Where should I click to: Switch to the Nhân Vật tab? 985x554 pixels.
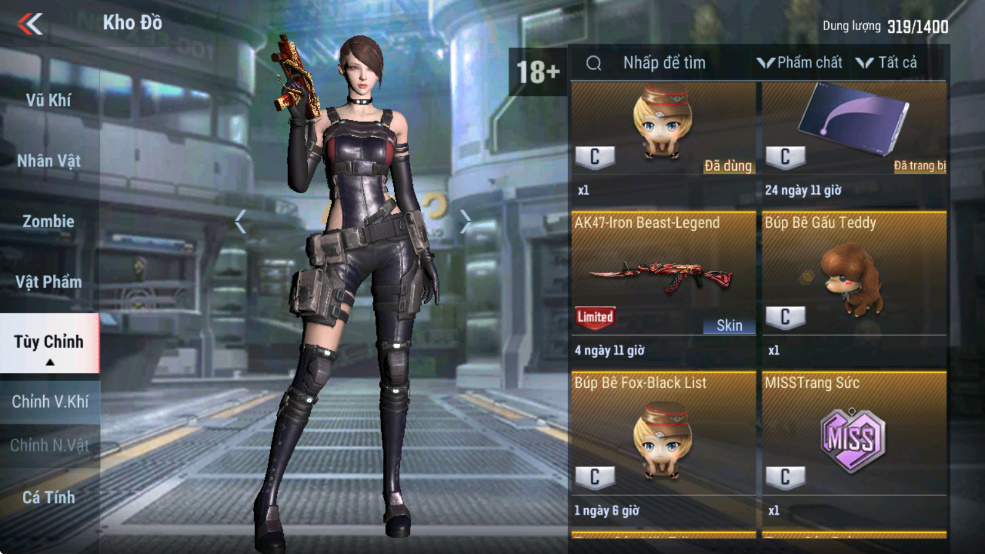[x=48, y=160]
